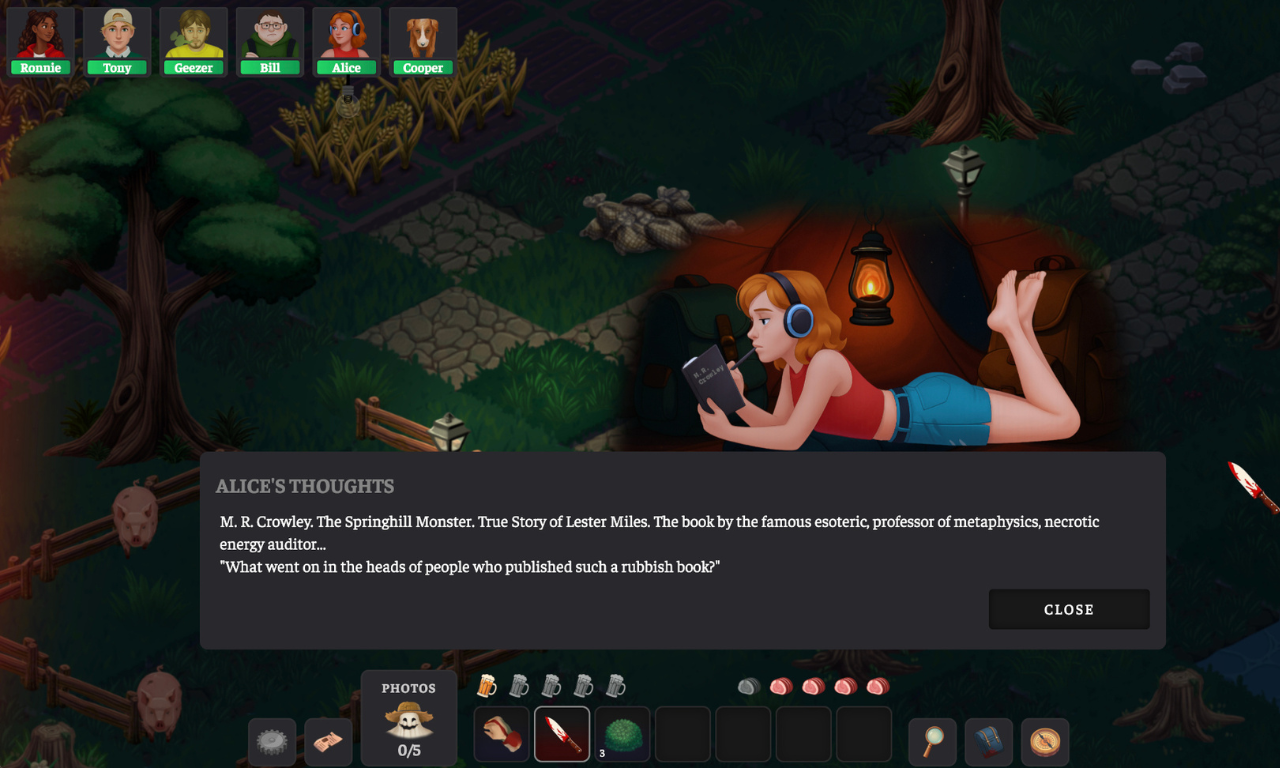Viewport: 1280px width, 768px height.
Task: Select the bandaged fist hotbar slot
Action: pos(501,735)
